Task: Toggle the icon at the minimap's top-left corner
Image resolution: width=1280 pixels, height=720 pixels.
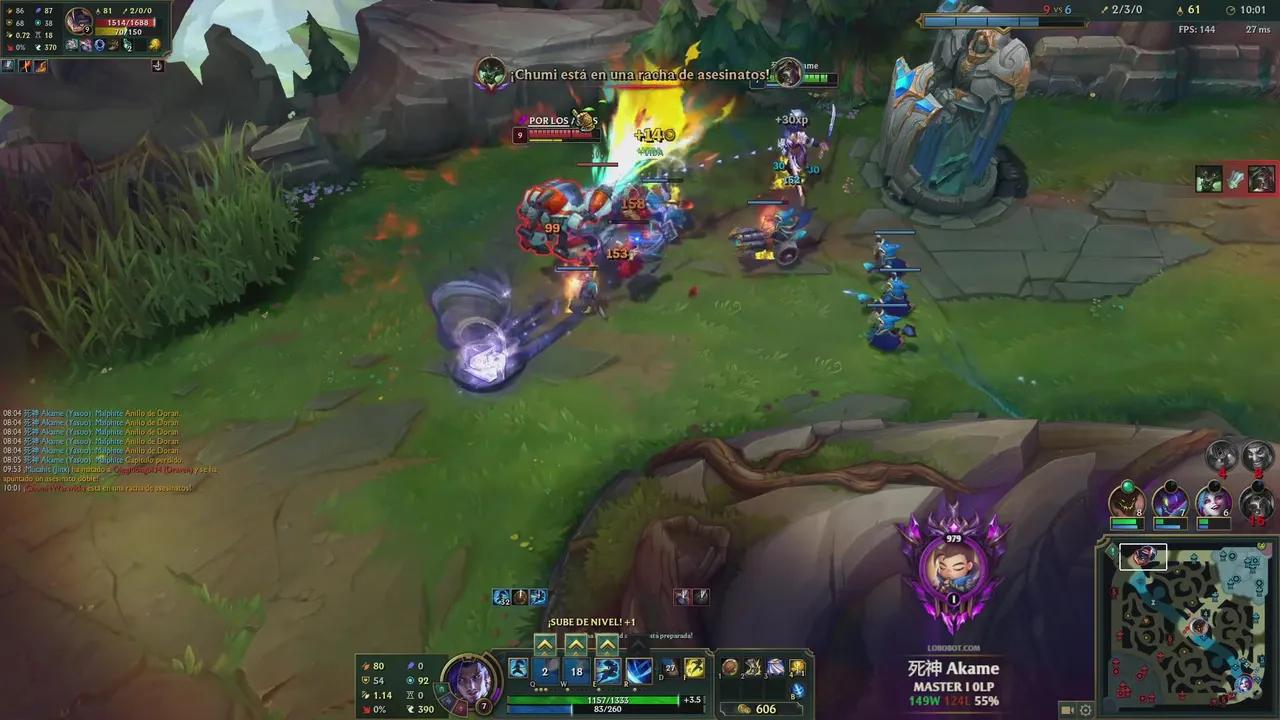Action: coord(1112,551)
